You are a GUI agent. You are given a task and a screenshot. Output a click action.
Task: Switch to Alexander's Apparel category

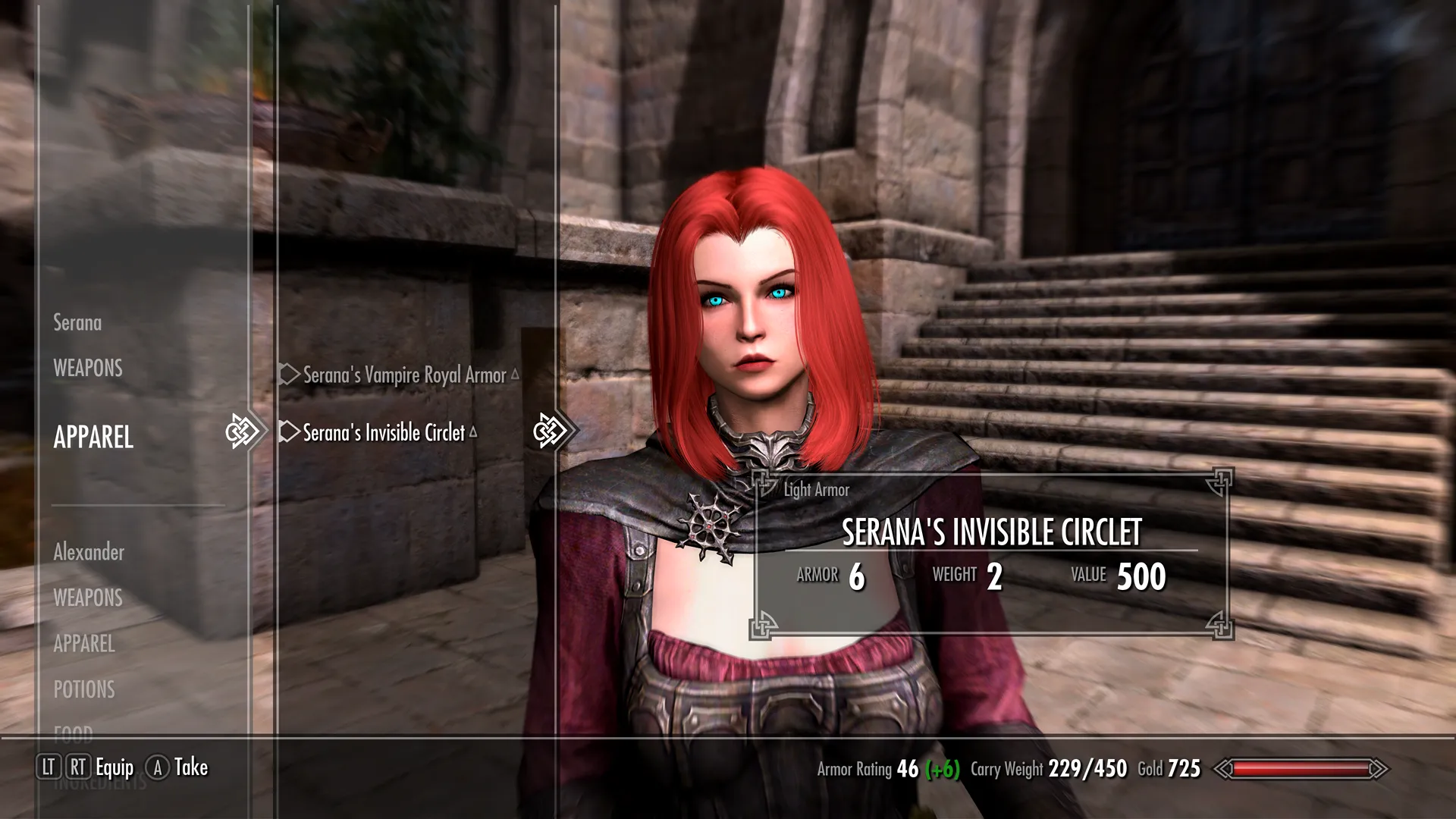pos(84,644)
